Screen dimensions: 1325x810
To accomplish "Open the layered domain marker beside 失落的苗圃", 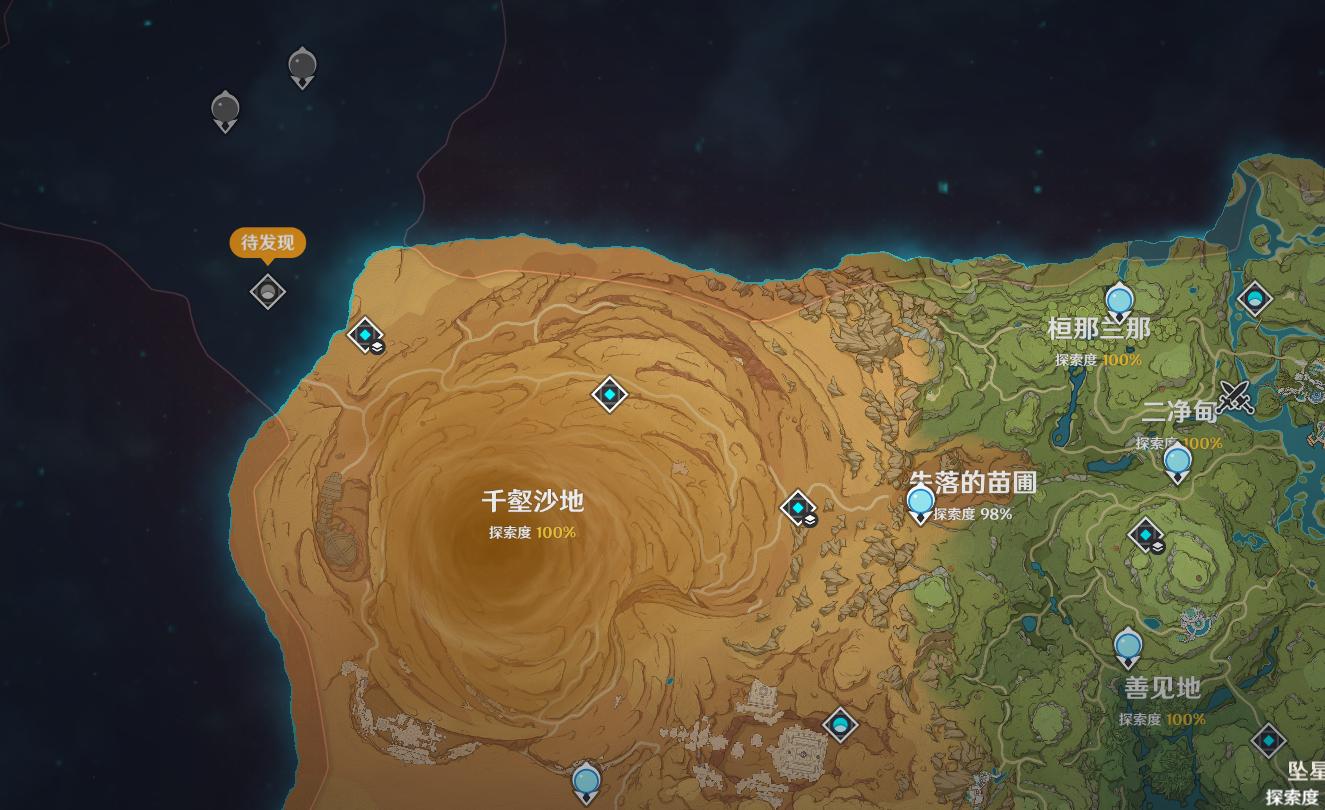I will (x=795, y=508).
